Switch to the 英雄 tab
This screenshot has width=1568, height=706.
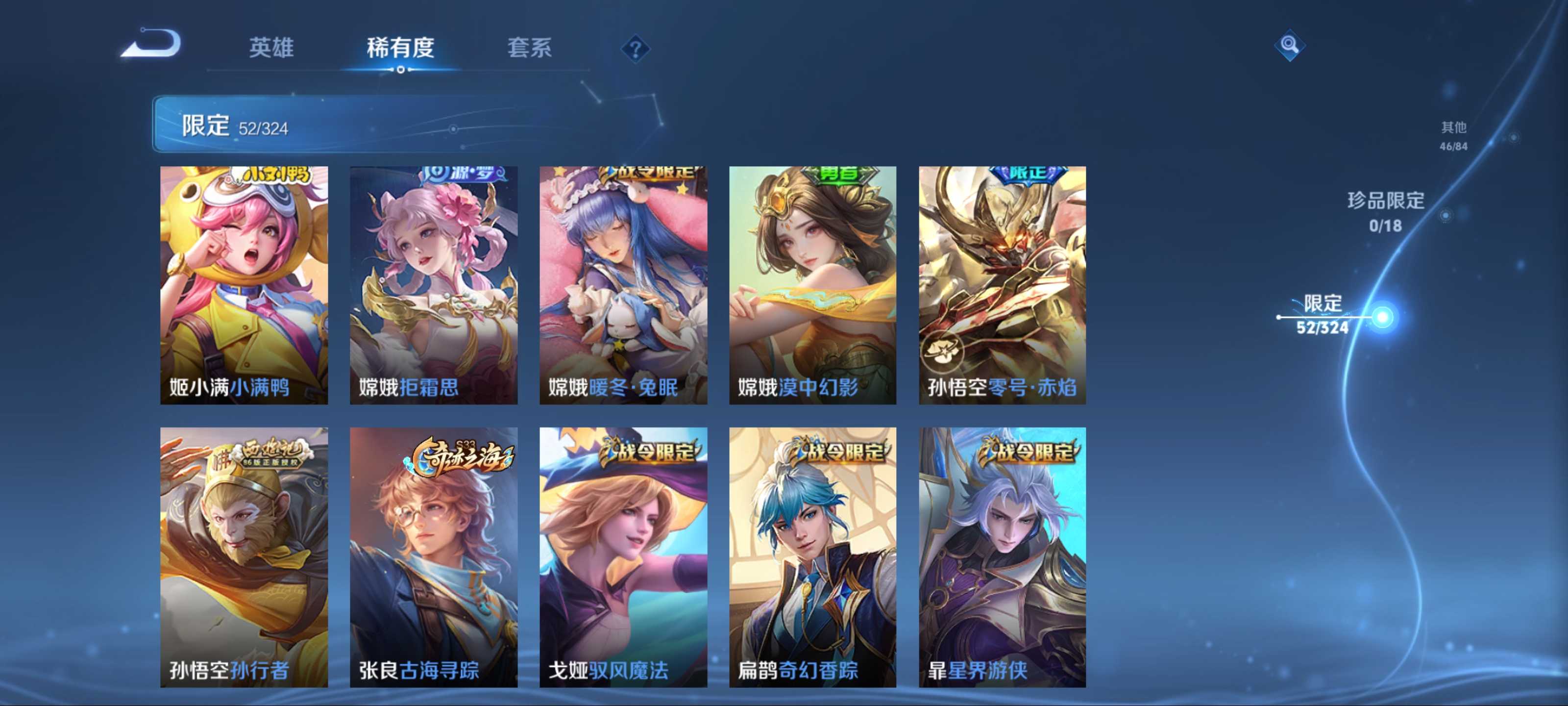(271, 48)
